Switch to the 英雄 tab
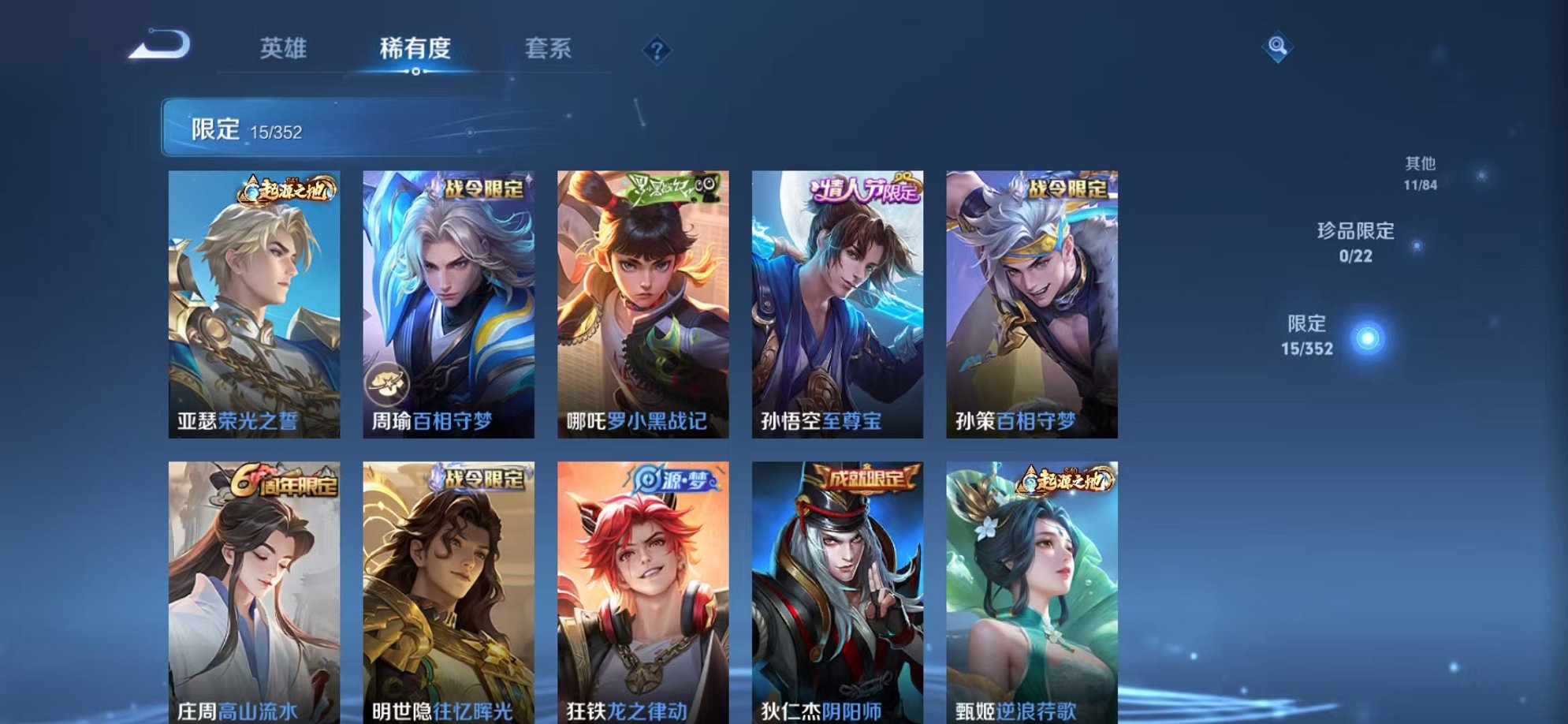 [285, 49]
